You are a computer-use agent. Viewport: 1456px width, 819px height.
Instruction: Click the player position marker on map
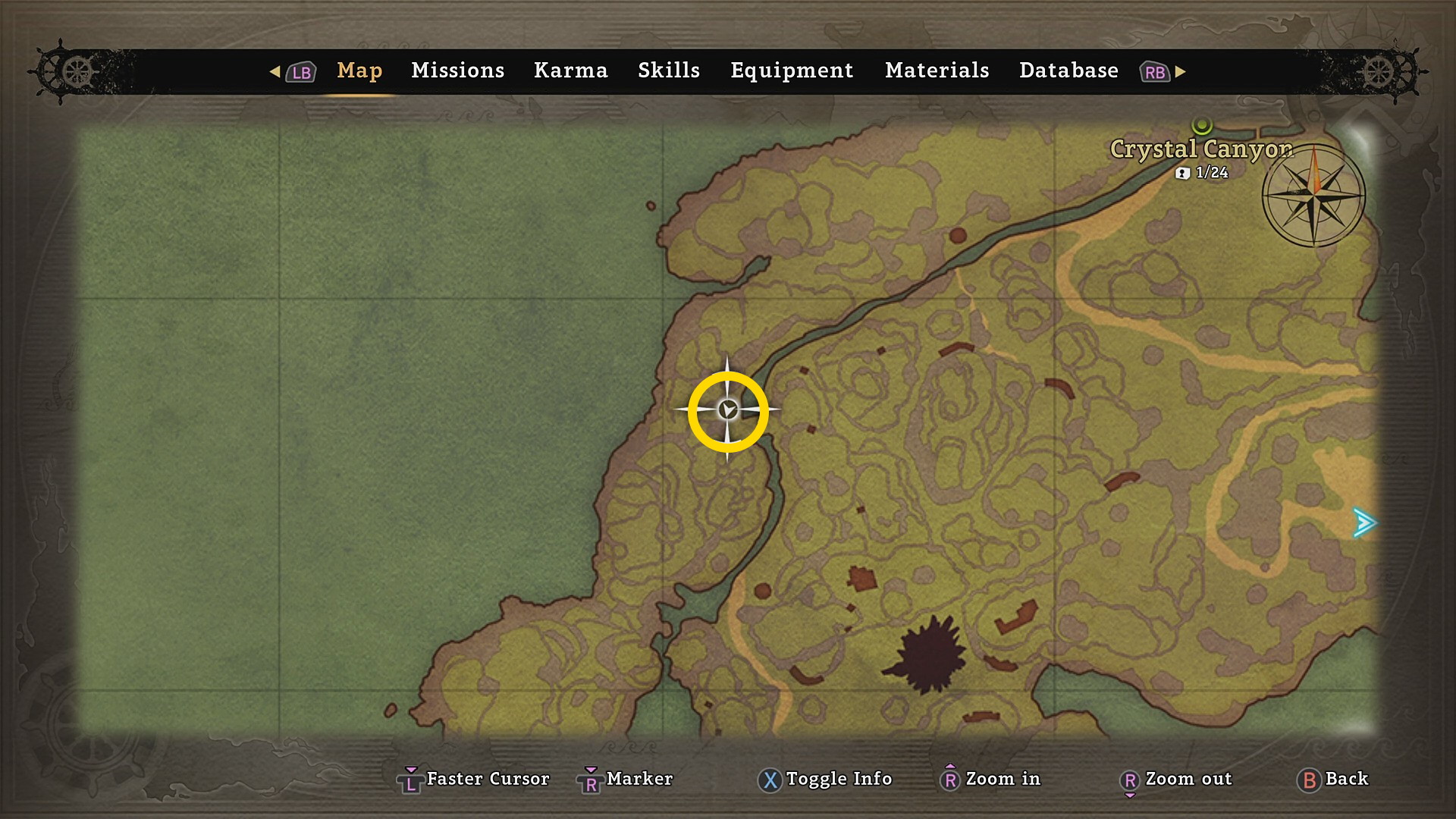coord(728,410)
